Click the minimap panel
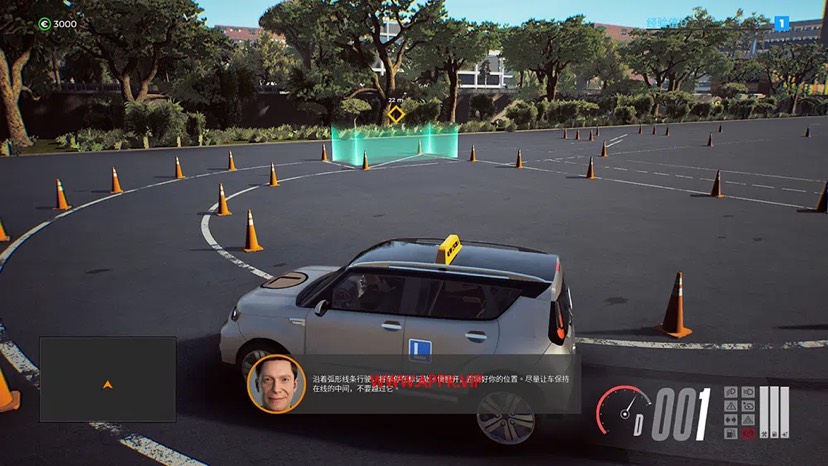 [108, 378]
